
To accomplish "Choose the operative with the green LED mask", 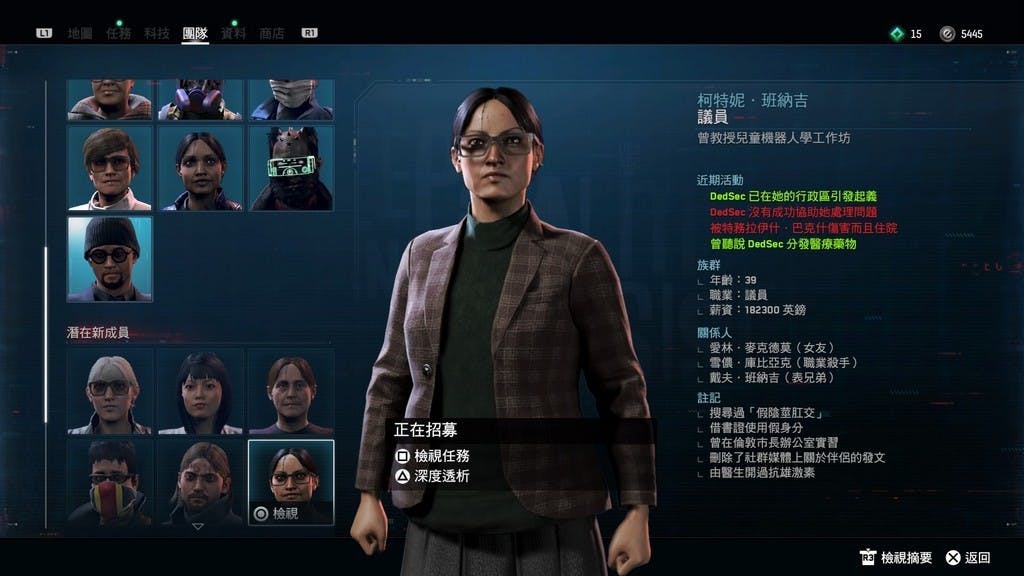I will [x=291, y=168].
